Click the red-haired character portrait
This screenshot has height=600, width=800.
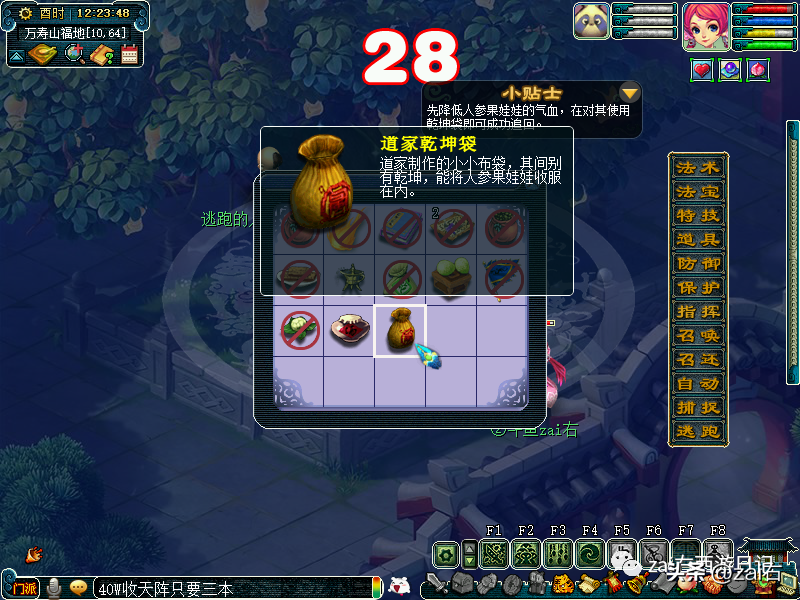[706, 26]
